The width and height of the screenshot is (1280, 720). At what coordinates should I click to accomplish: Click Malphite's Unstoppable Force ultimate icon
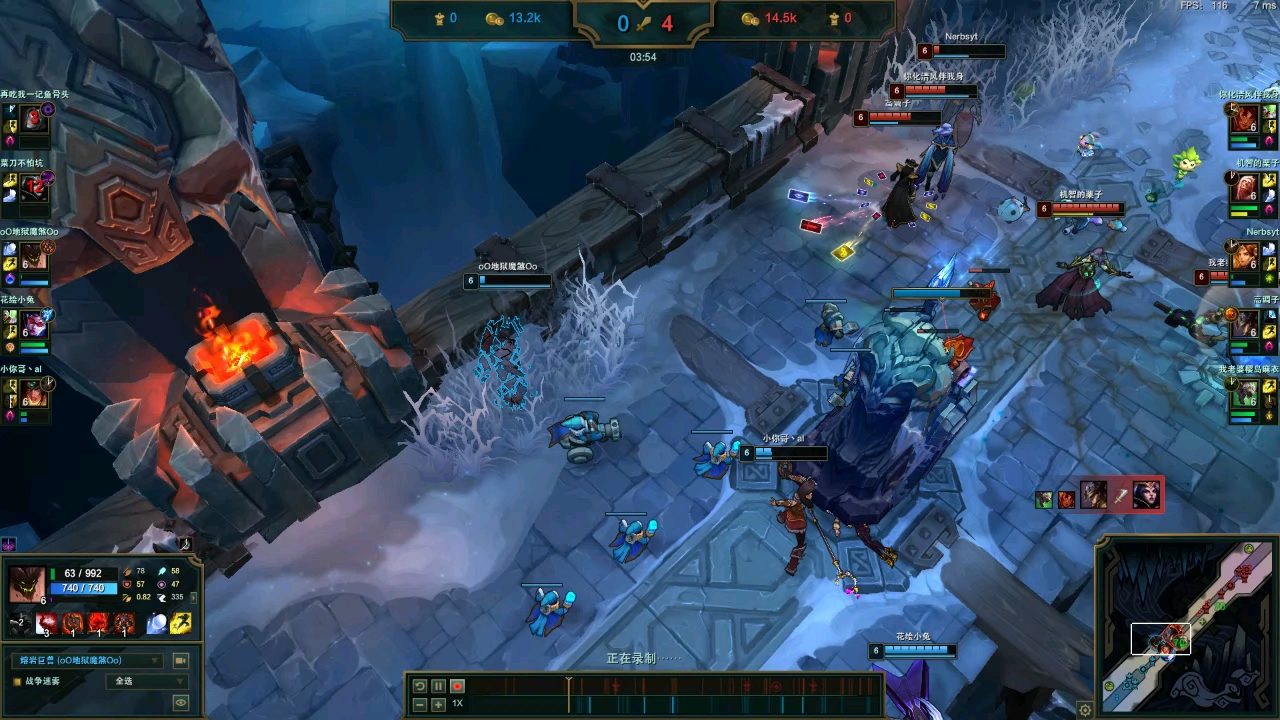click(125, 624)
